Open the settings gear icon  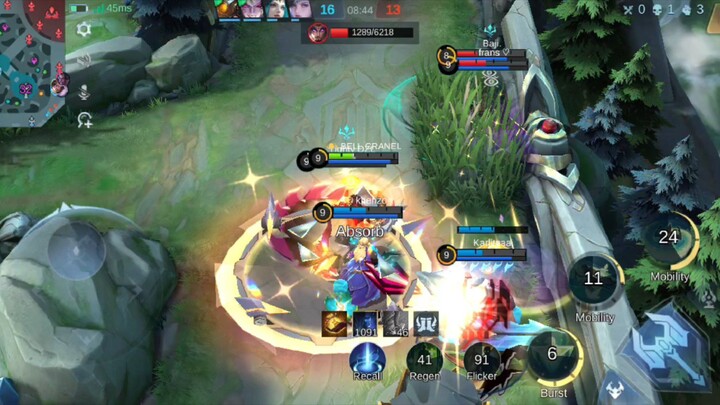tap(84, 29)
